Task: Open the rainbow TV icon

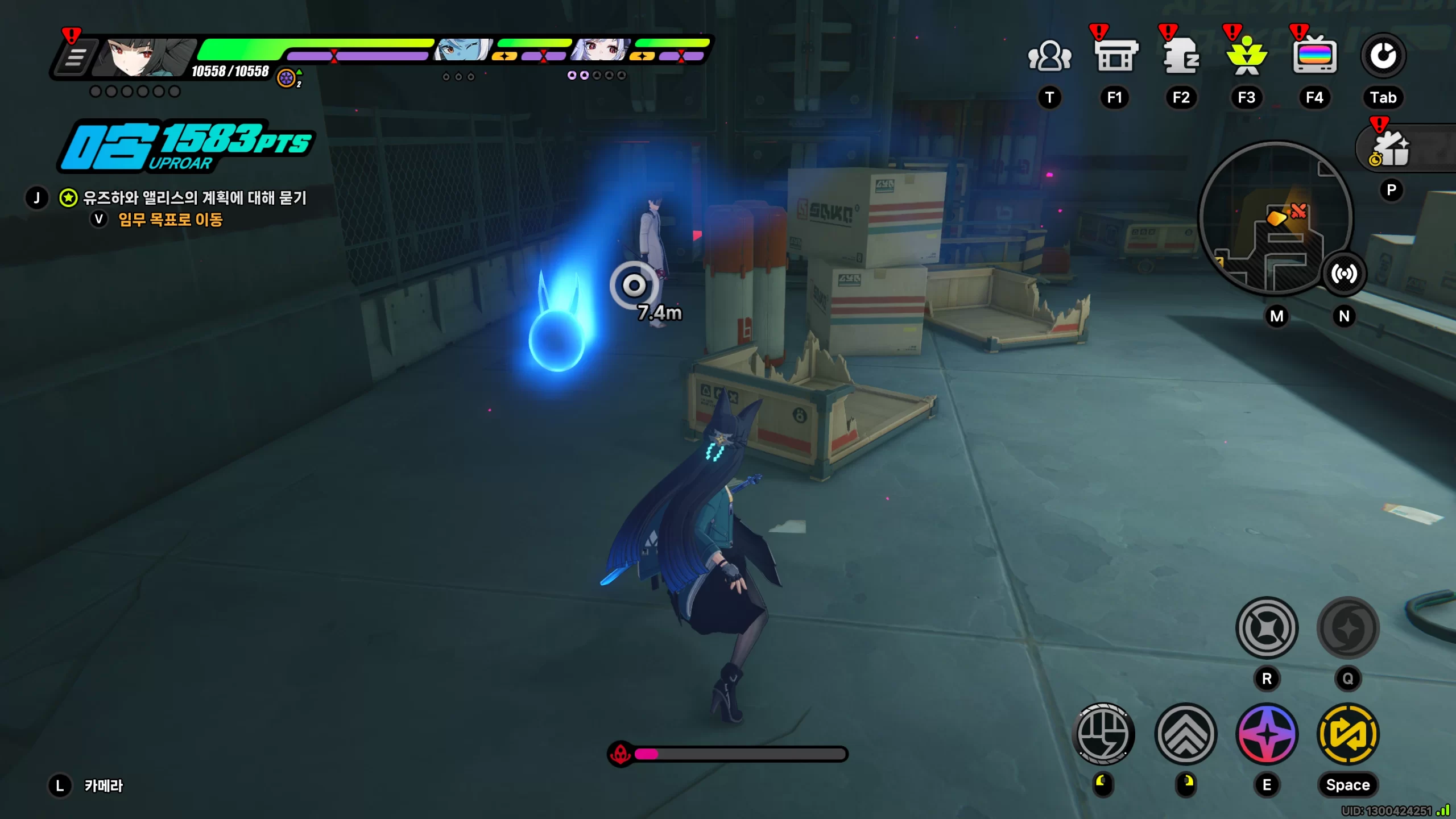Action: [x=1314, y=56]
